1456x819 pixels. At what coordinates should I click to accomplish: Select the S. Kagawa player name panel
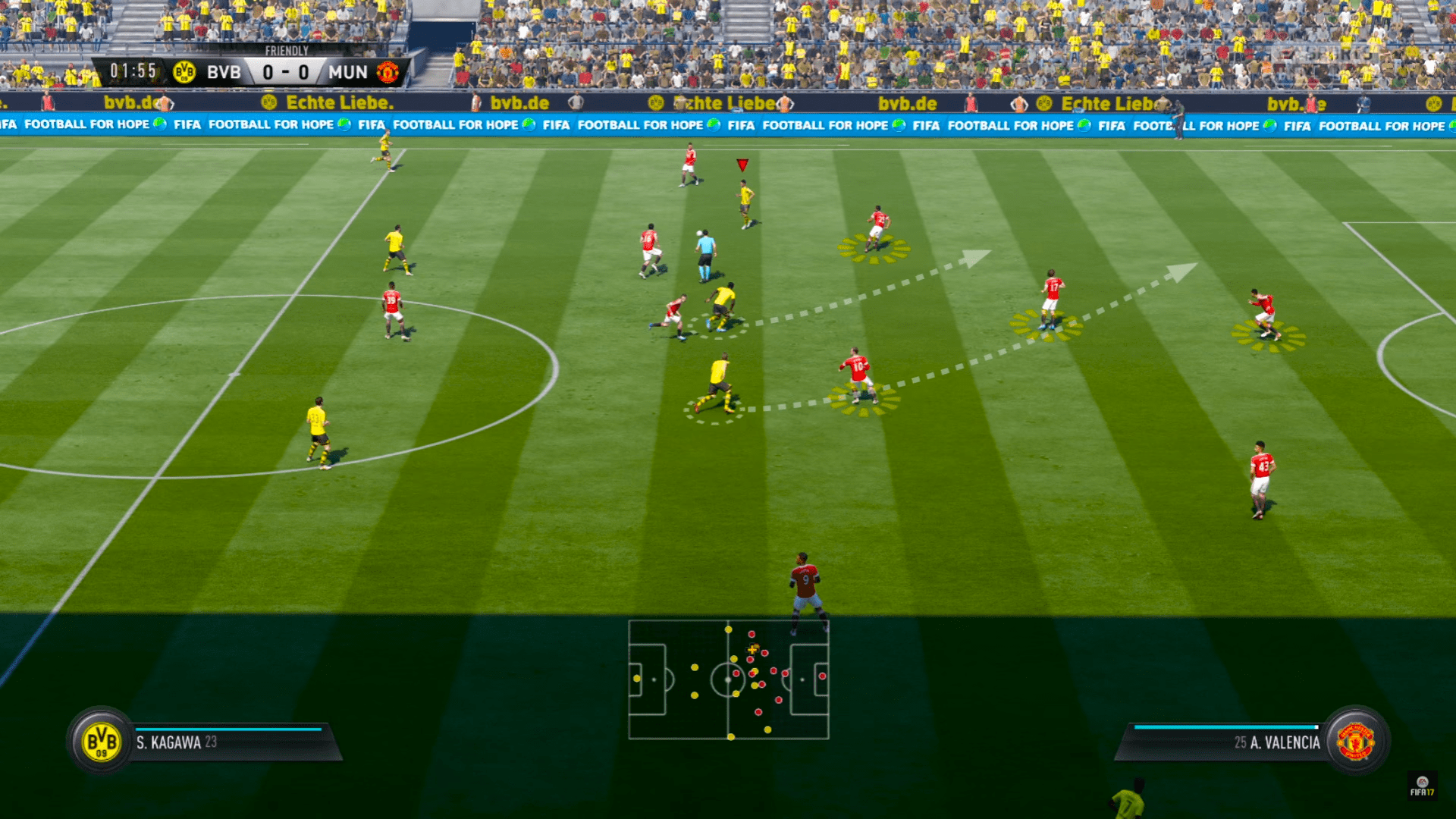227,742
